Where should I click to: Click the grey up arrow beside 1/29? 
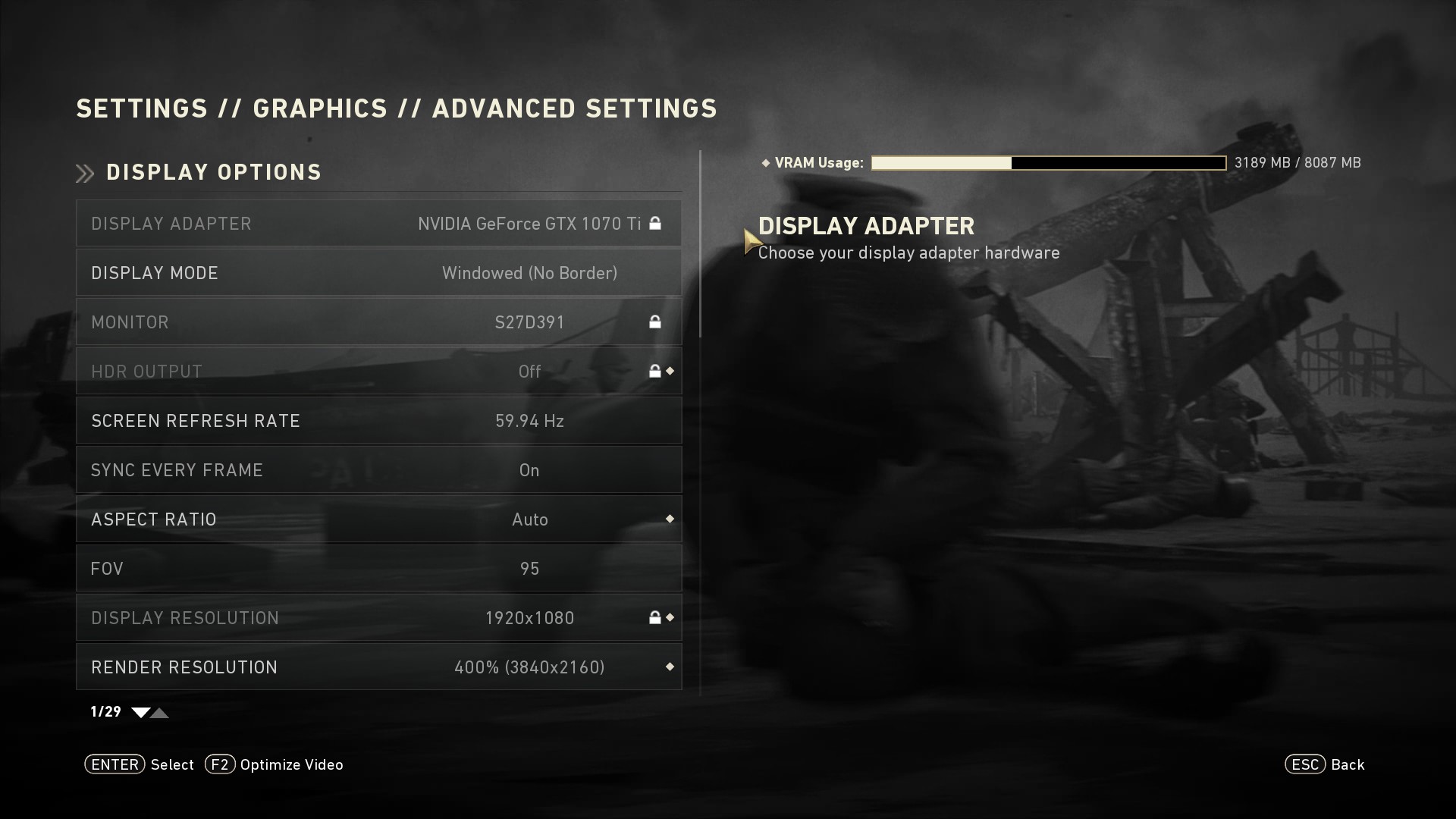tap(160, 712)
